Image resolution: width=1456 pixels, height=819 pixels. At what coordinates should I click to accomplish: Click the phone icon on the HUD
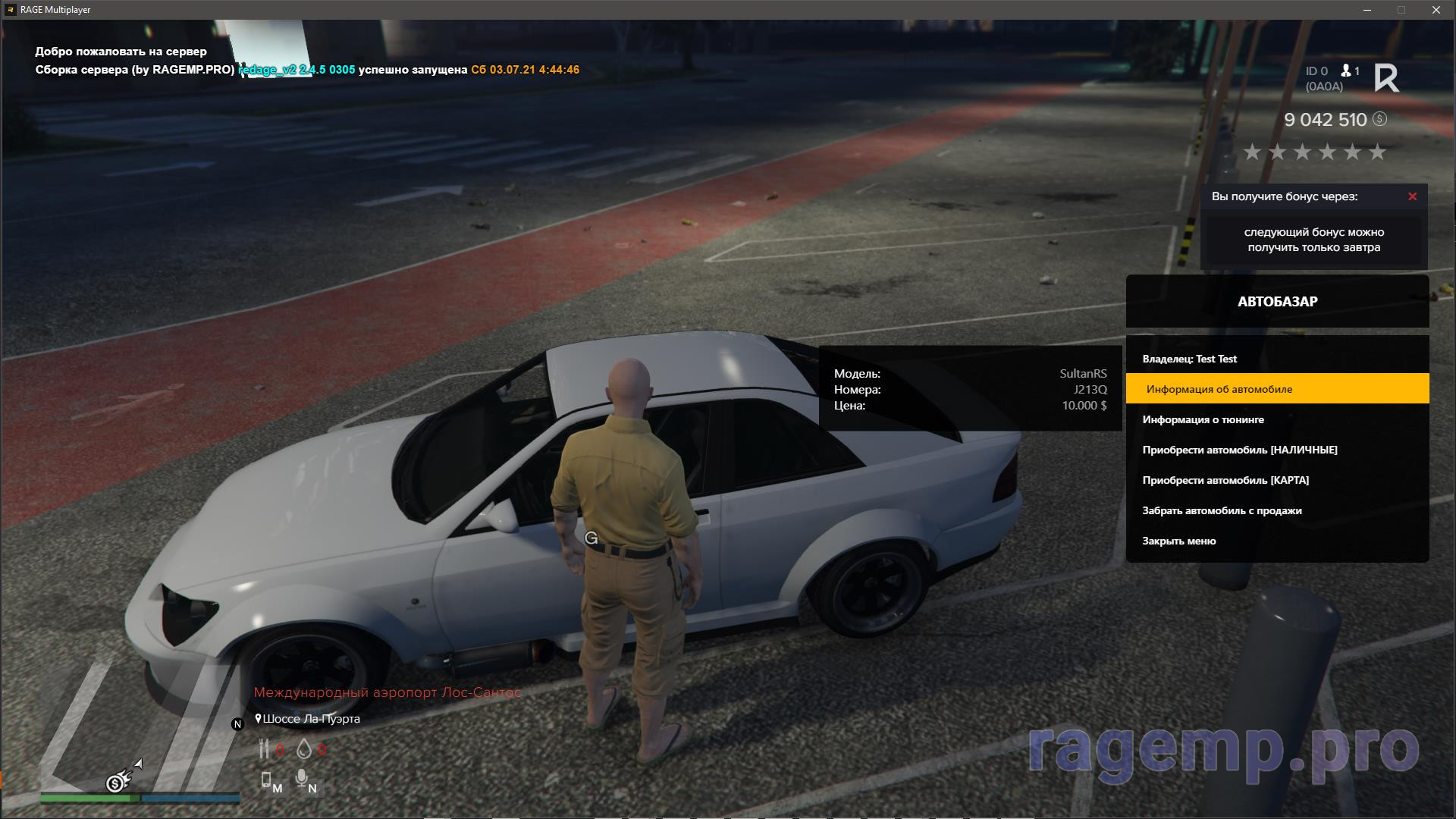click(266, 780)
